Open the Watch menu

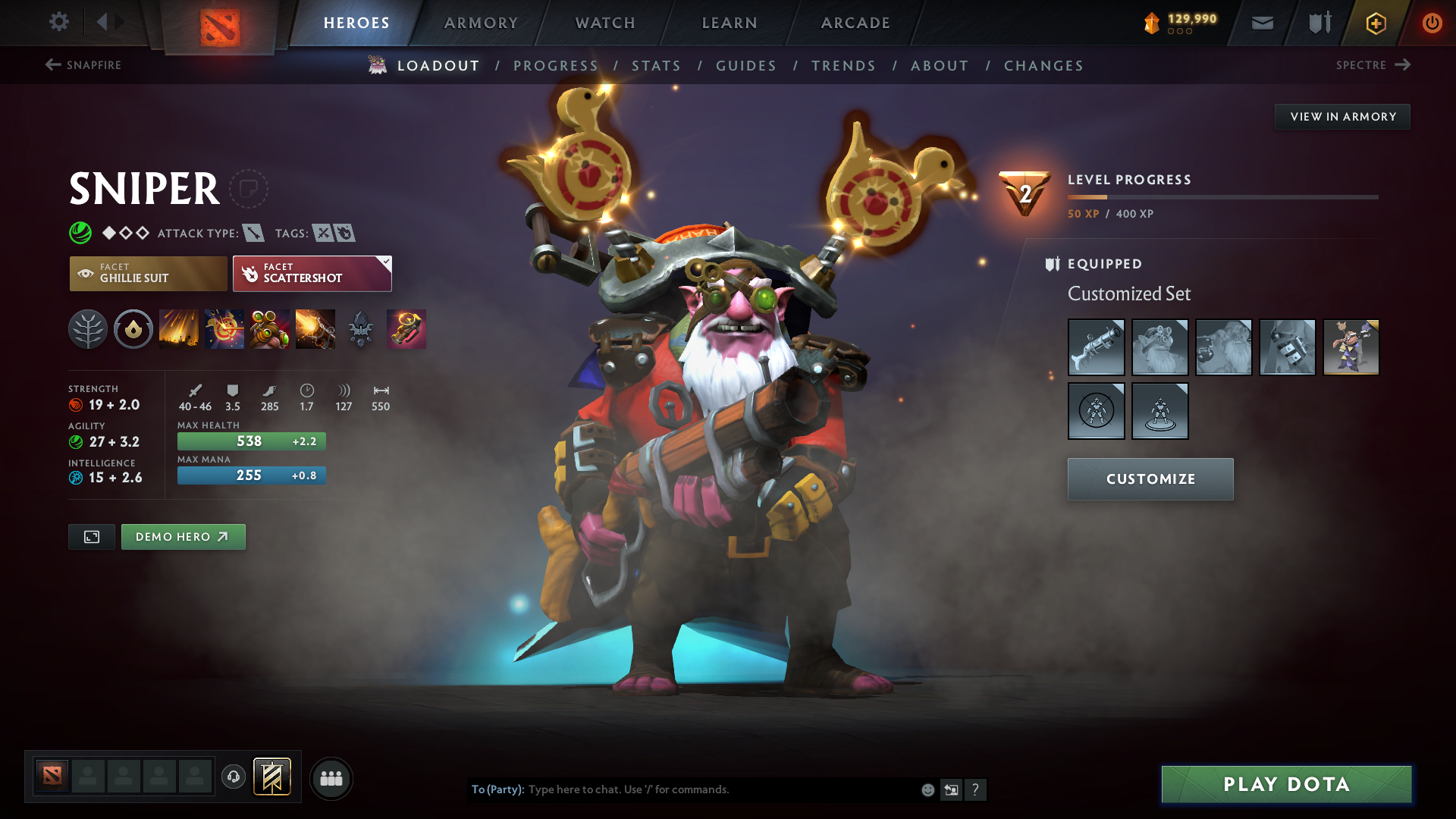click(604, 23)
